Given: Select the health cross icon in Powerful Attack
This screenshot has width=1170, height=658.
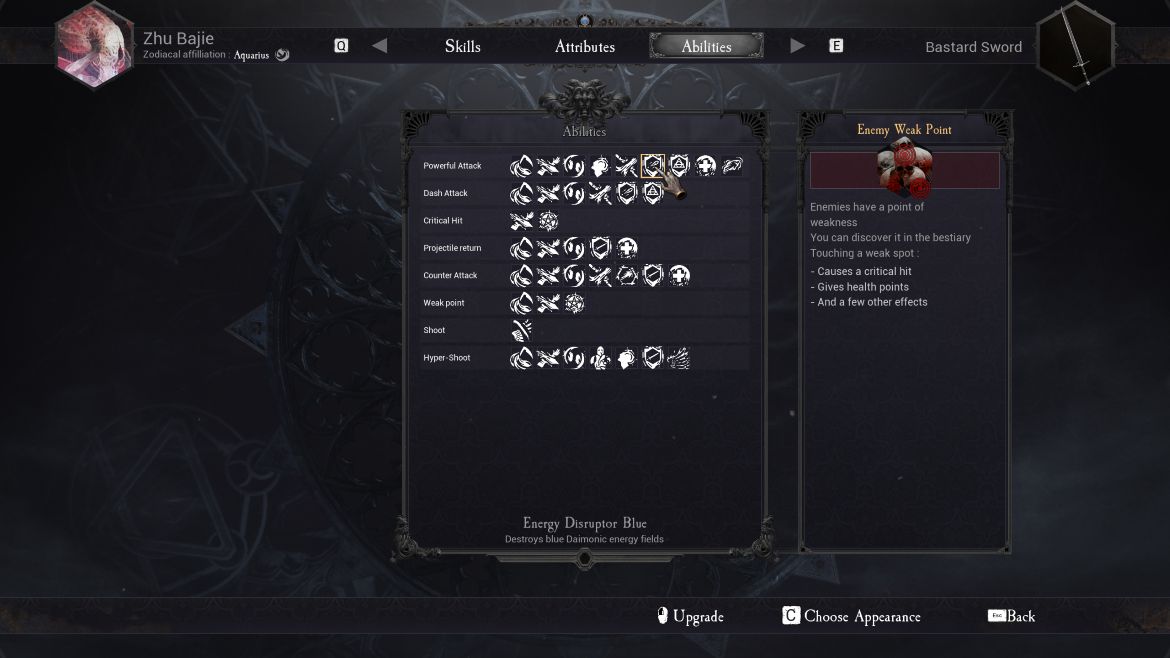Looking at the screenshot, I should pyautogui.click(x=705, y=166).
